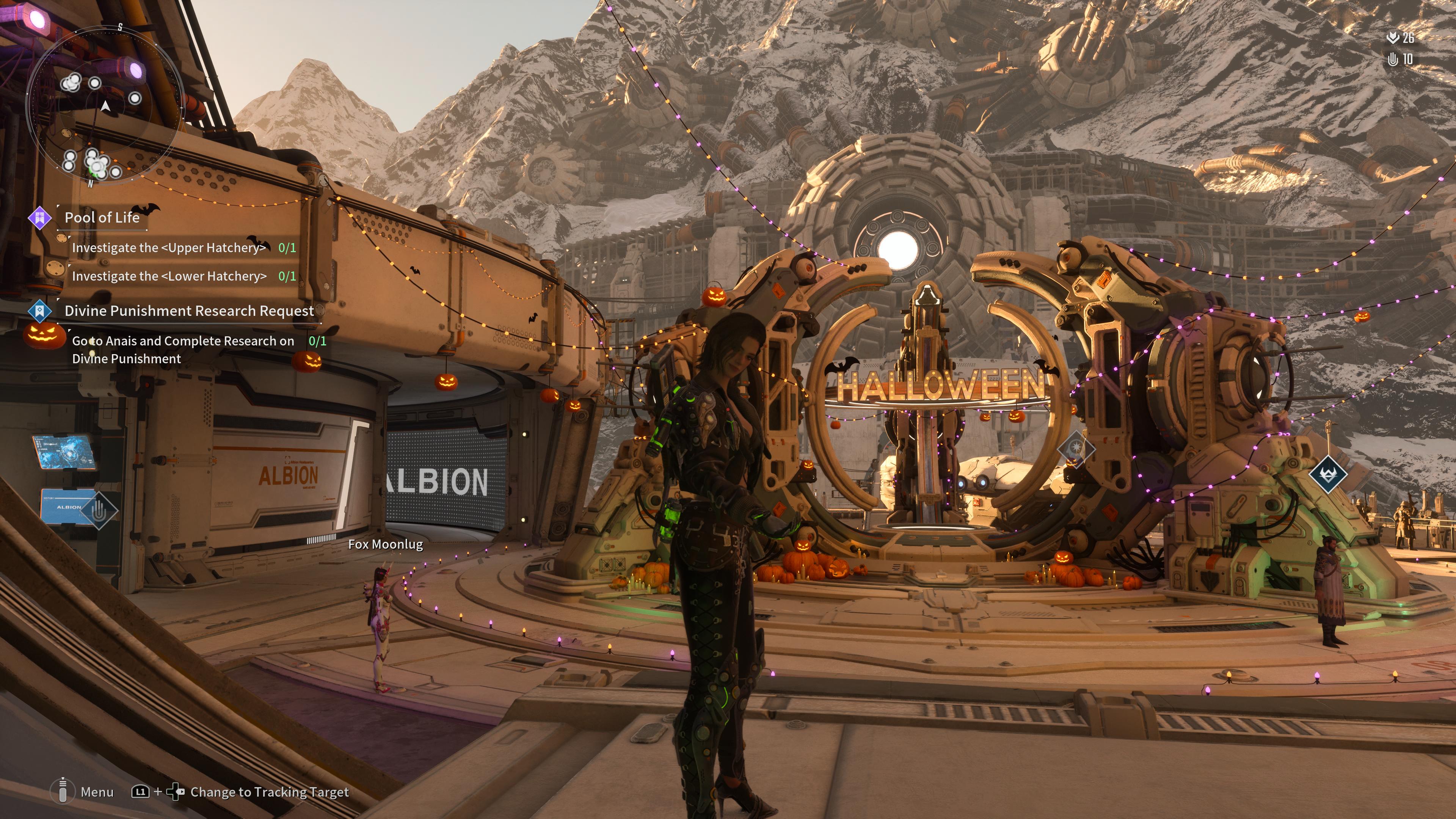Click the purple Pool of Life quest icon

(40, 218)
